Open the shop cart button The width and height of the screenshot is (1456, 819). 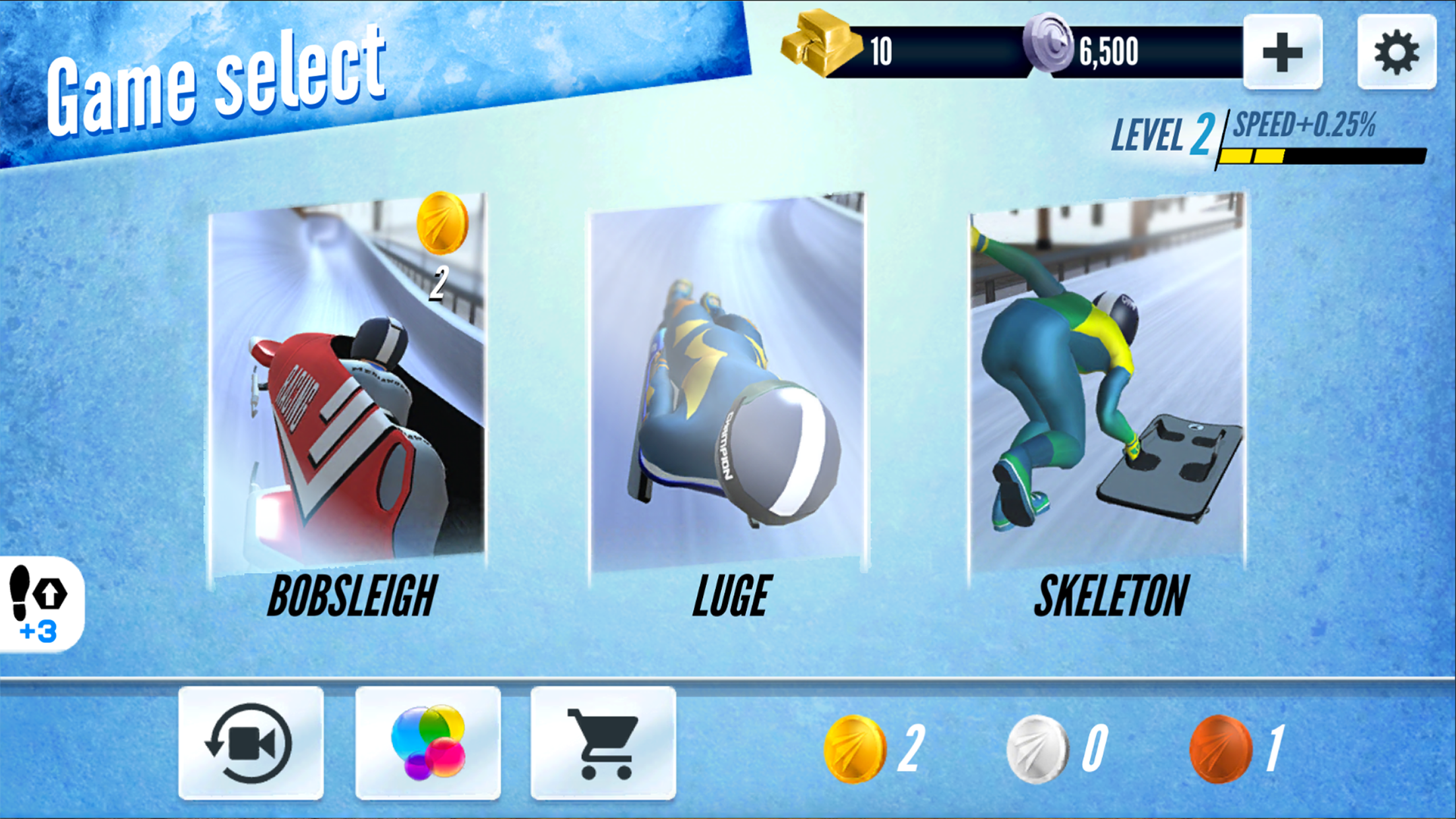click(603, 743)
